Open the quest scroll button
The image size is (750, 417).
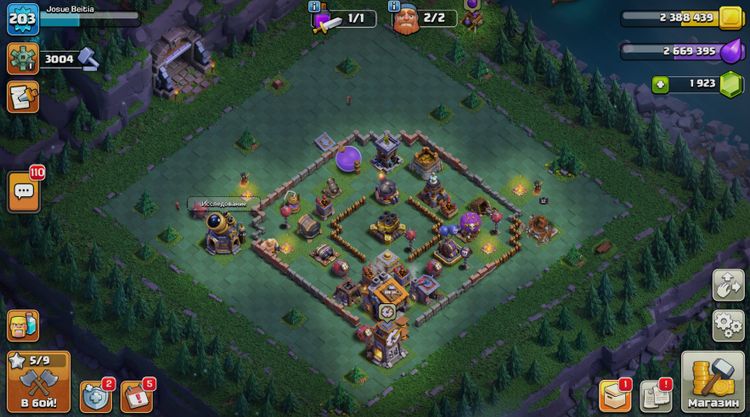(x=22, y=97)
